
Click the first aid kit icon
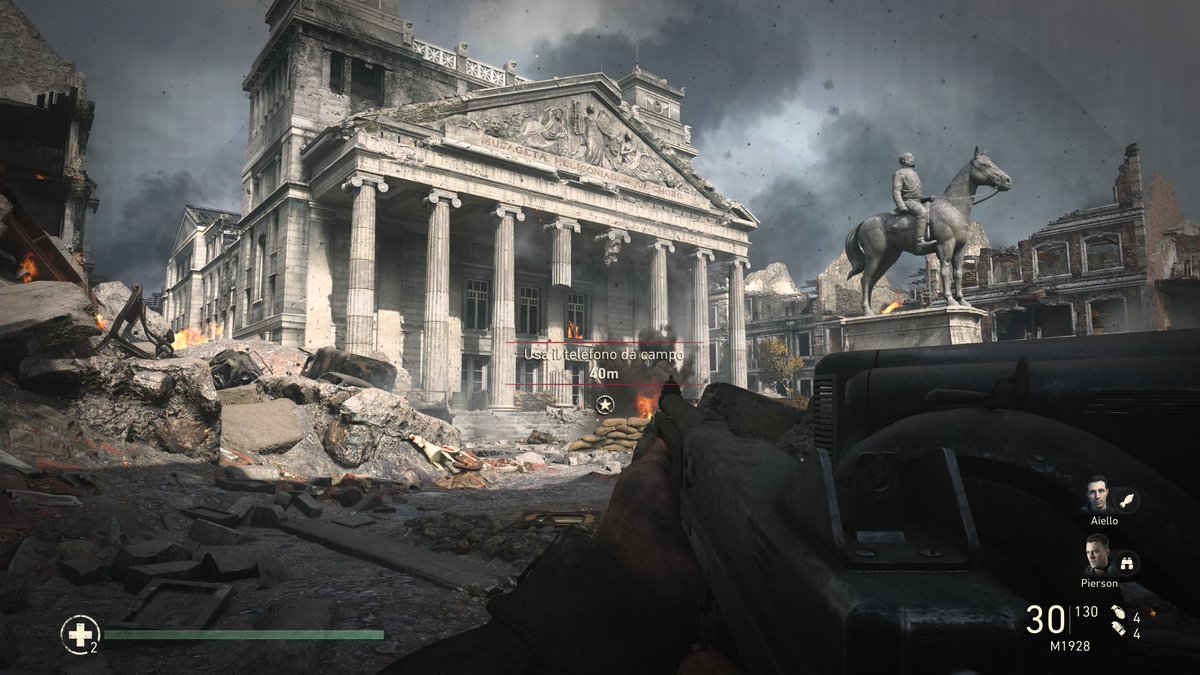(x=79, y=633)
